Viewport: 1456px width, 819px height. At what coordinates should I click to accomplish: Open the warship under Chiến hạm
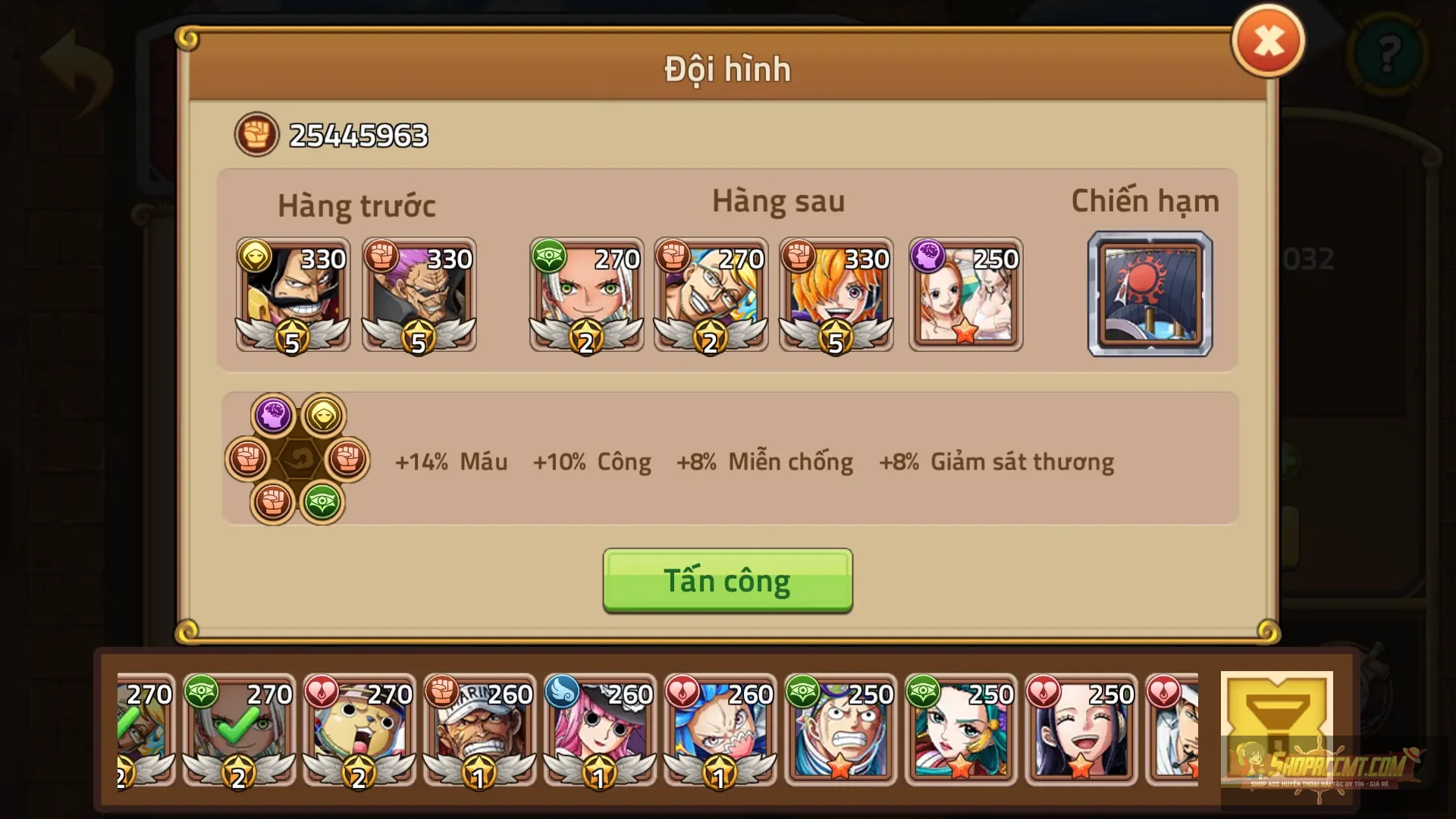pos(1150,294)
